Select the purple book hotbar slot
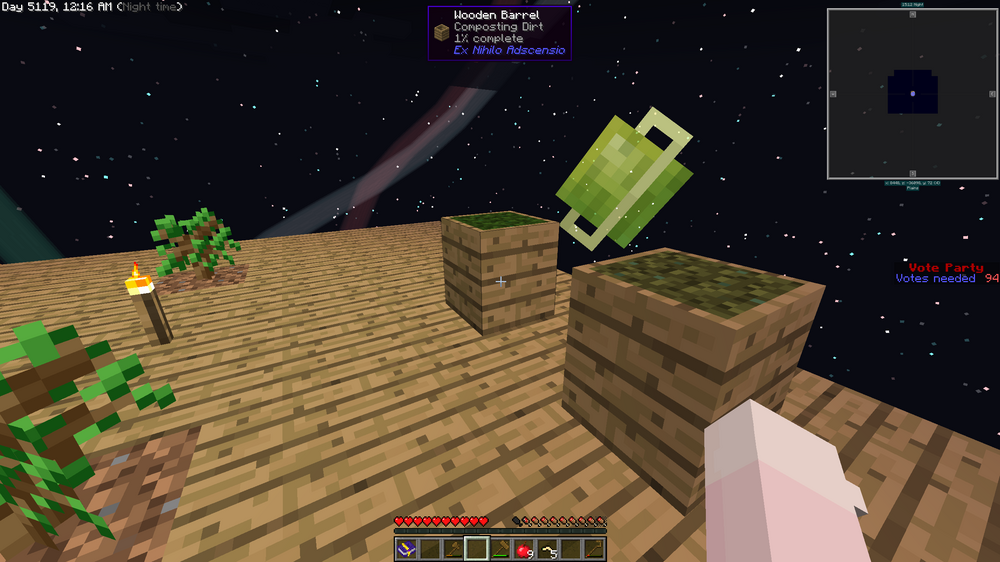 pyautogui.click(x=406, y=549)
